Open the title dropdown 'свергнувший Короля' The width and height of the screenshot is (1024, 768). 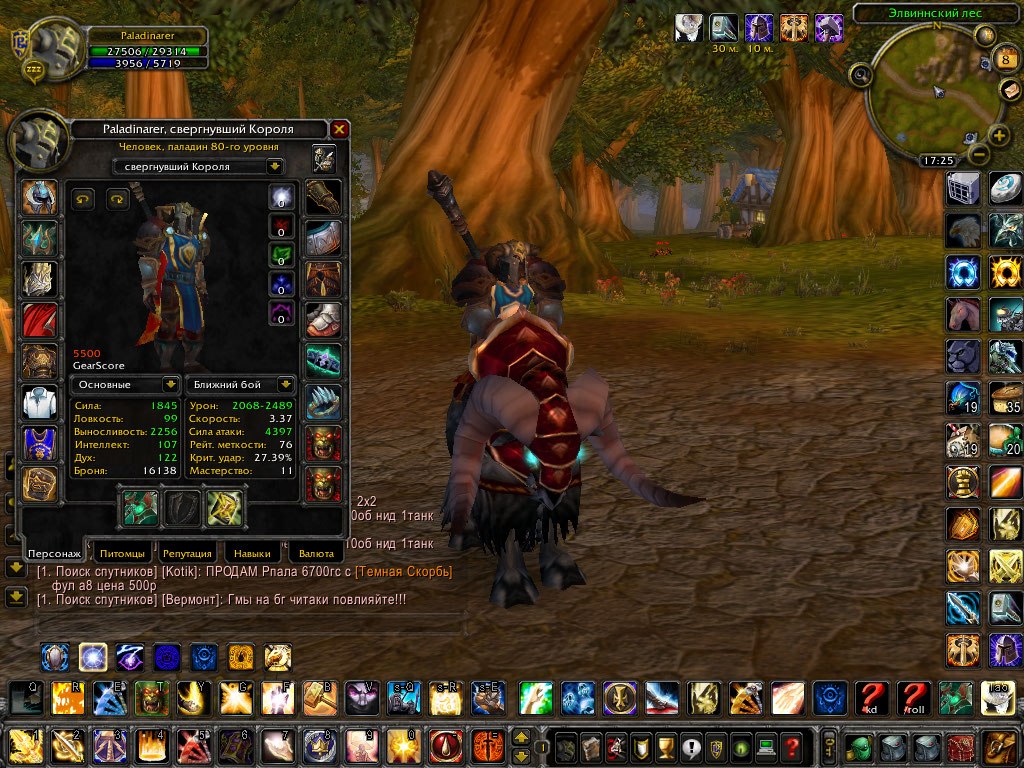coord(198,166)
